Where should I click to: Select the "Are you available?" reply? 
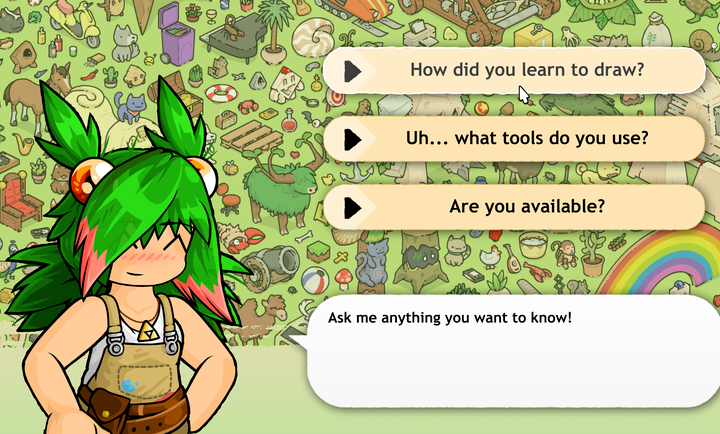(526, 206)
